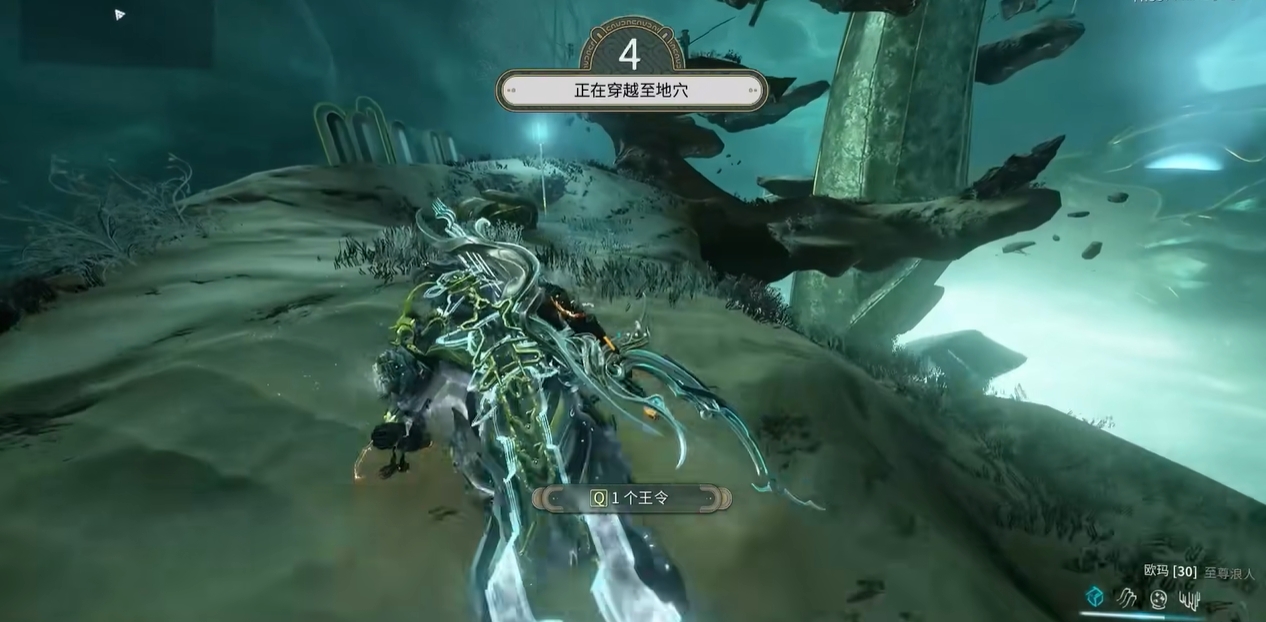Trigger the starry orb ability
This screenshot has width=1266, height=622.
click(1158, 599)
